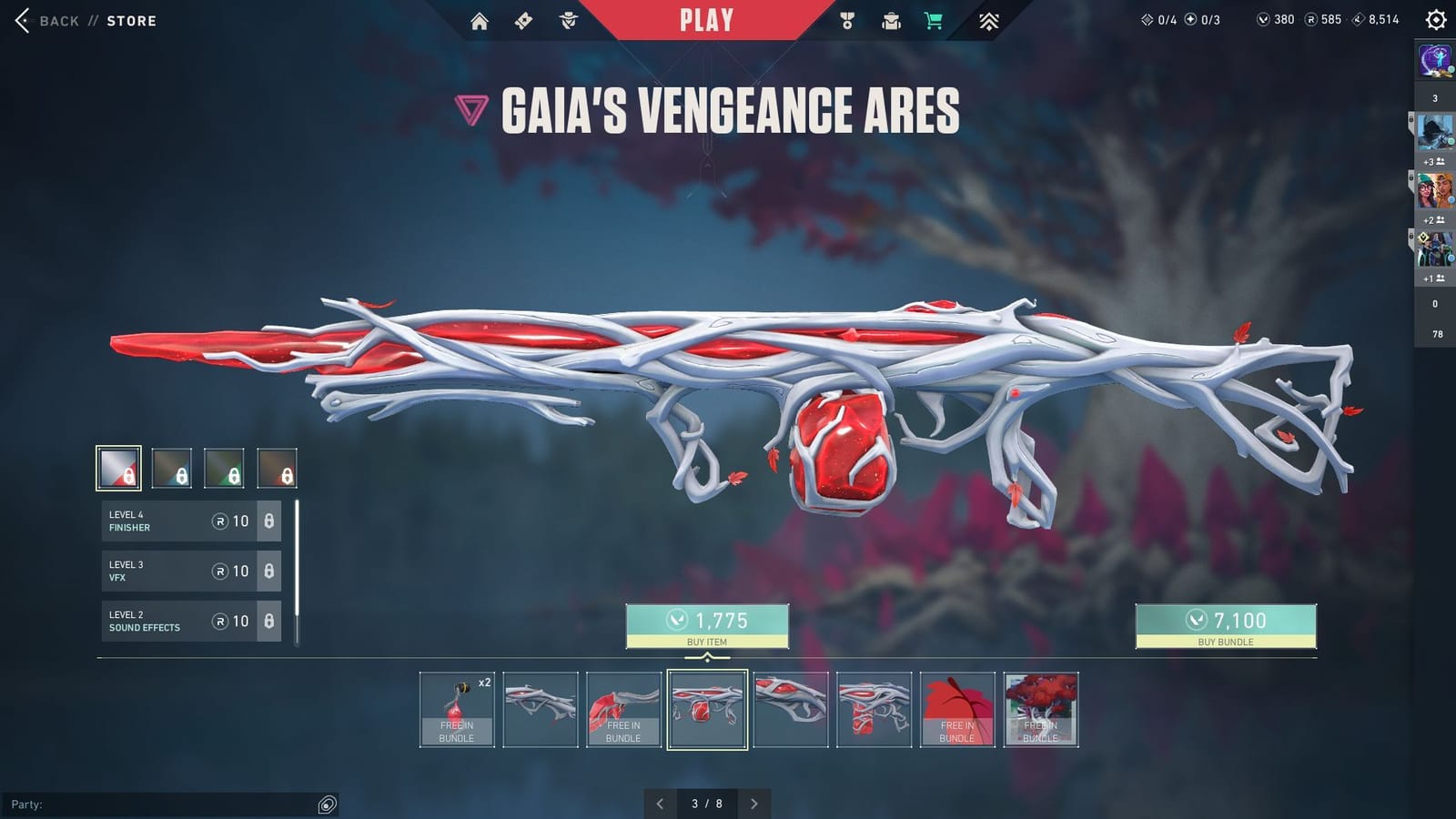This screenshot has width=1456, height=819.
Task: Click the Valorant Points balance icon
Action: click(1265, 18)
